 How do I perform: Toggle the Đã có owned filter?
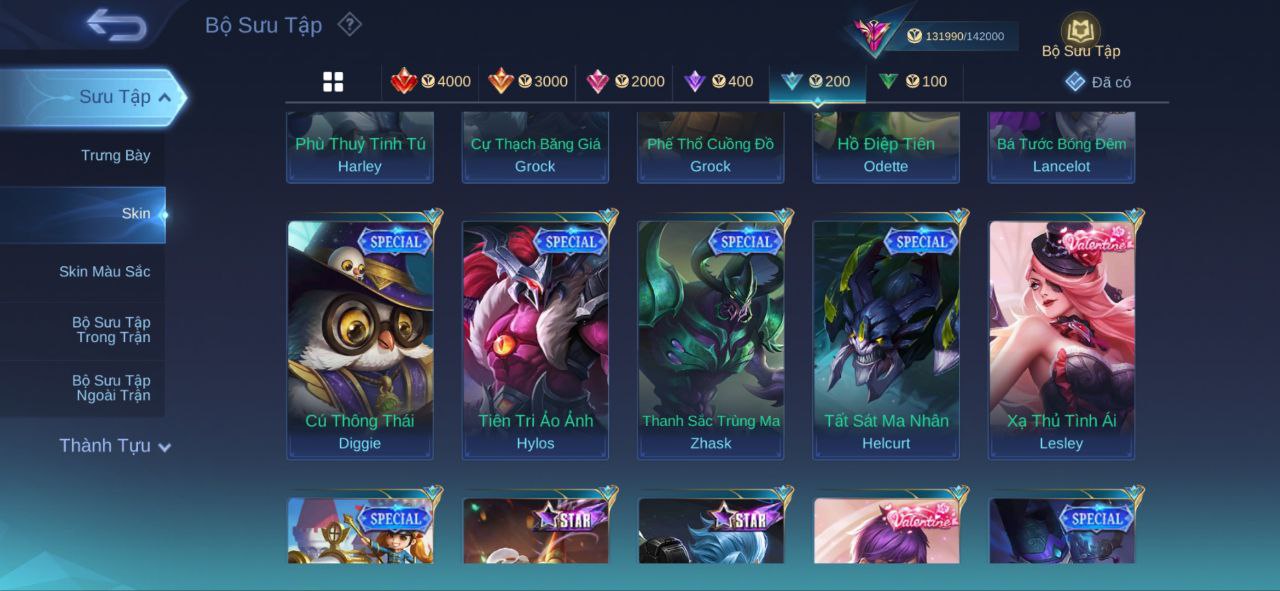(1098, 82)
